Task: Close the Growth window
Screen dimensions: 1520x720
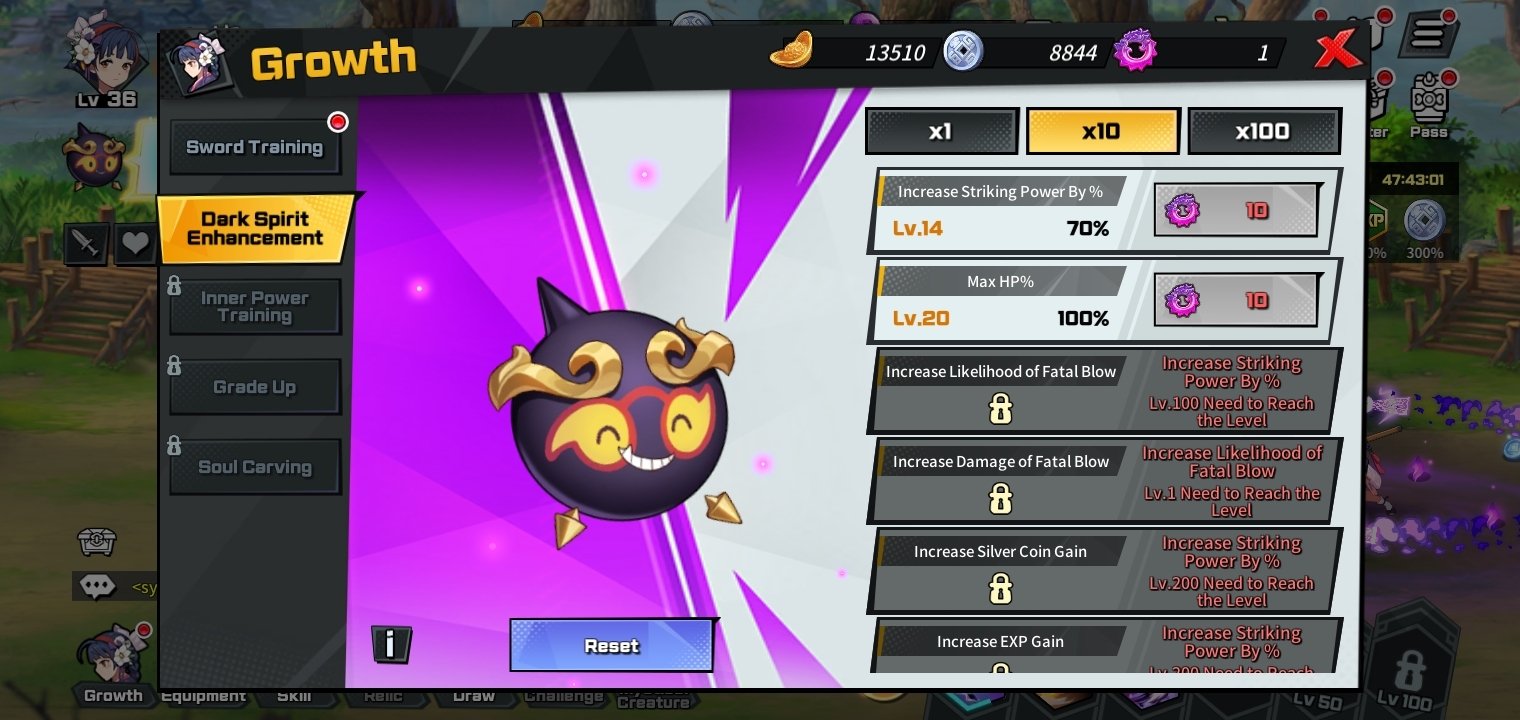Action: 1337,49
